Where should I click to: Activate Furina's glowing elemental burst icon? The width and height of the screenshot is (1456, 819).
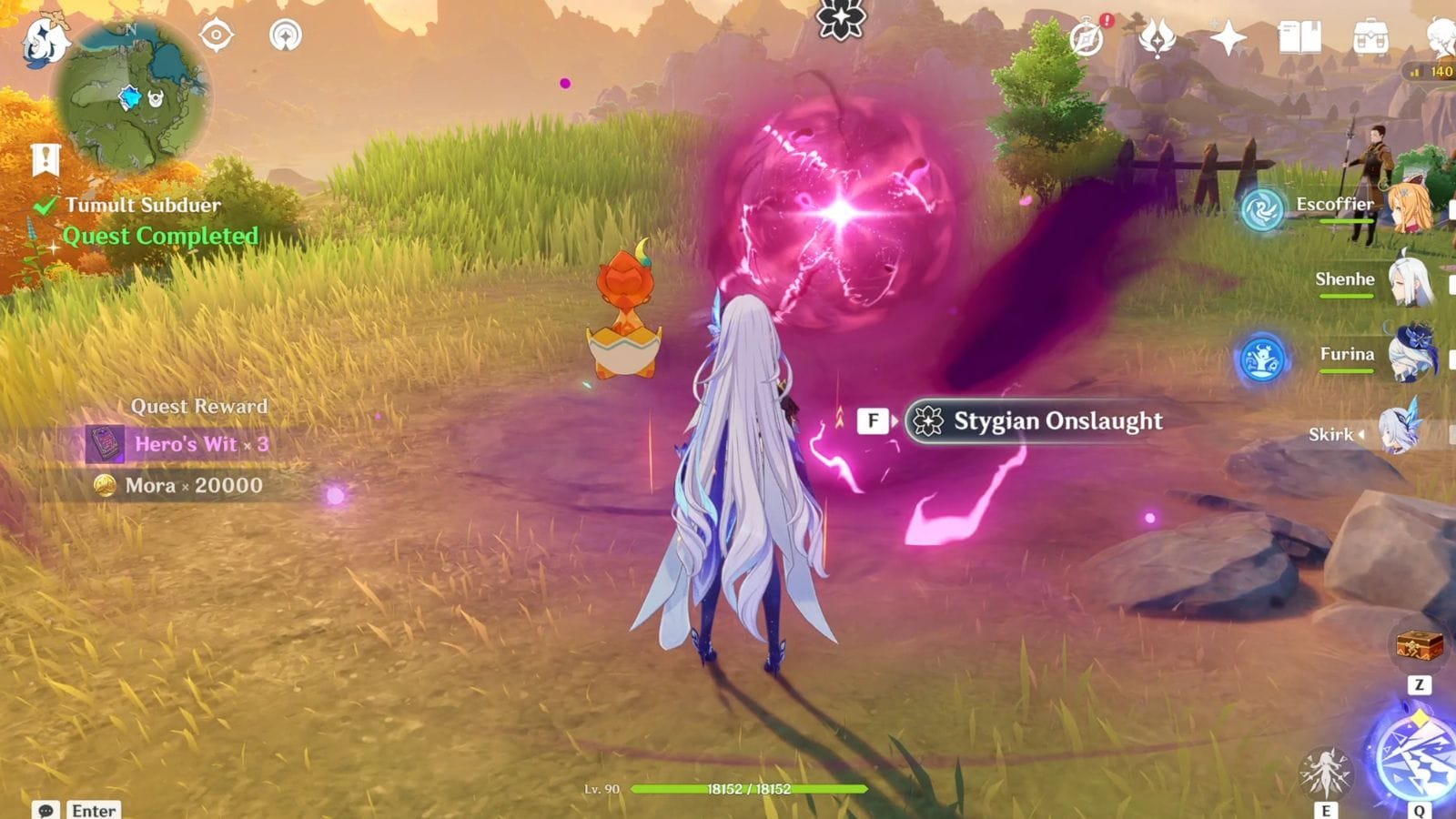pyautogui.click(x=1260, y=359)
